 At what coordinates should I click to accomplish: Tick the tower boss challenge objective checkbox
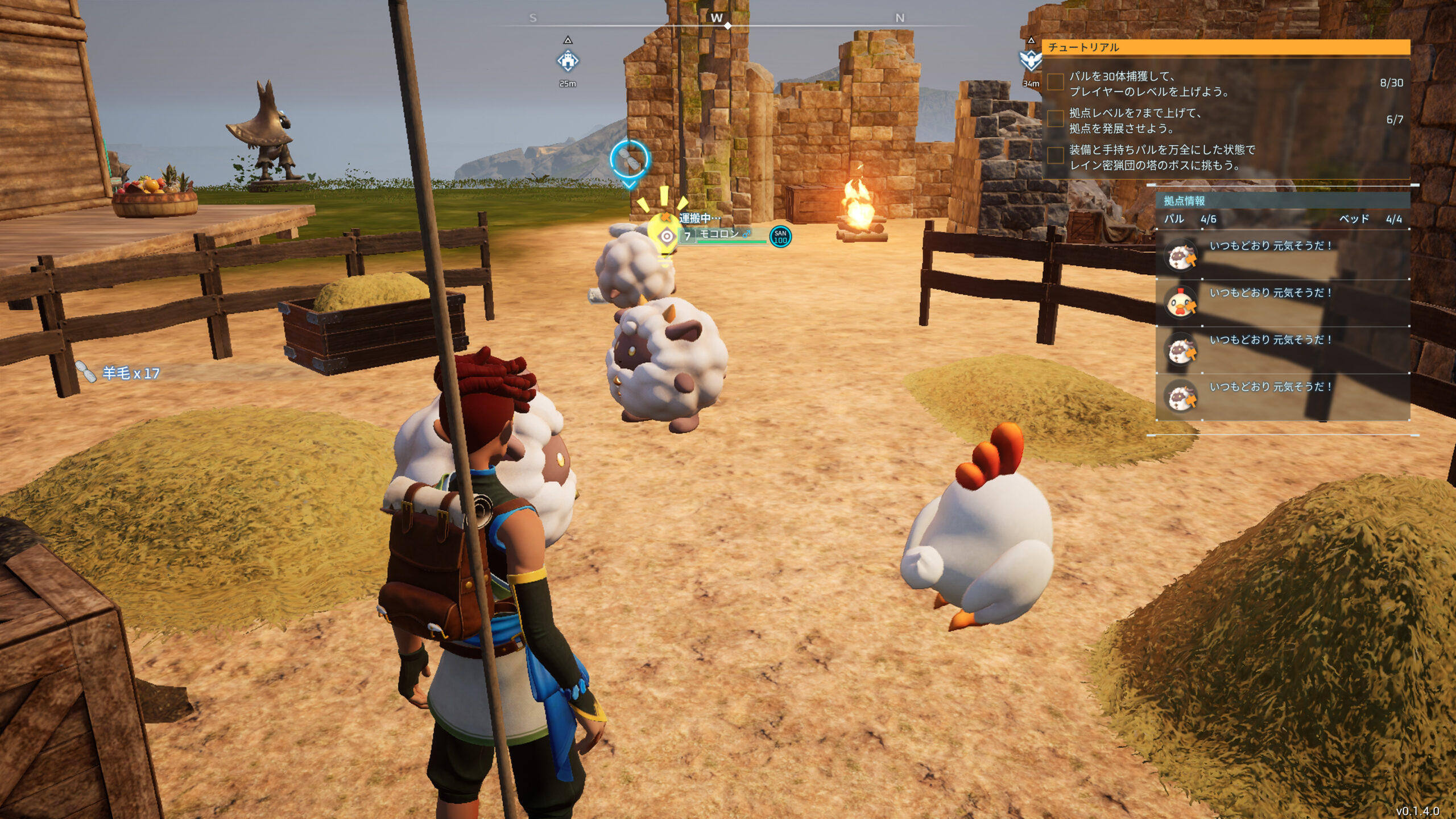(1056, 156)
